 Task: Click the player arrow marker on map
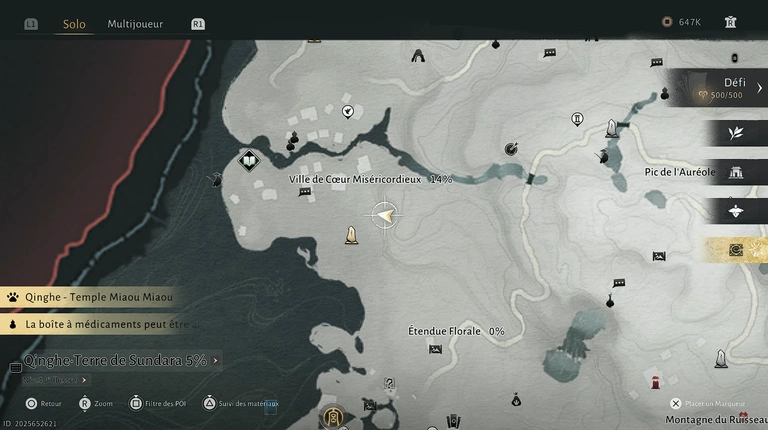(x=384, y=214)
